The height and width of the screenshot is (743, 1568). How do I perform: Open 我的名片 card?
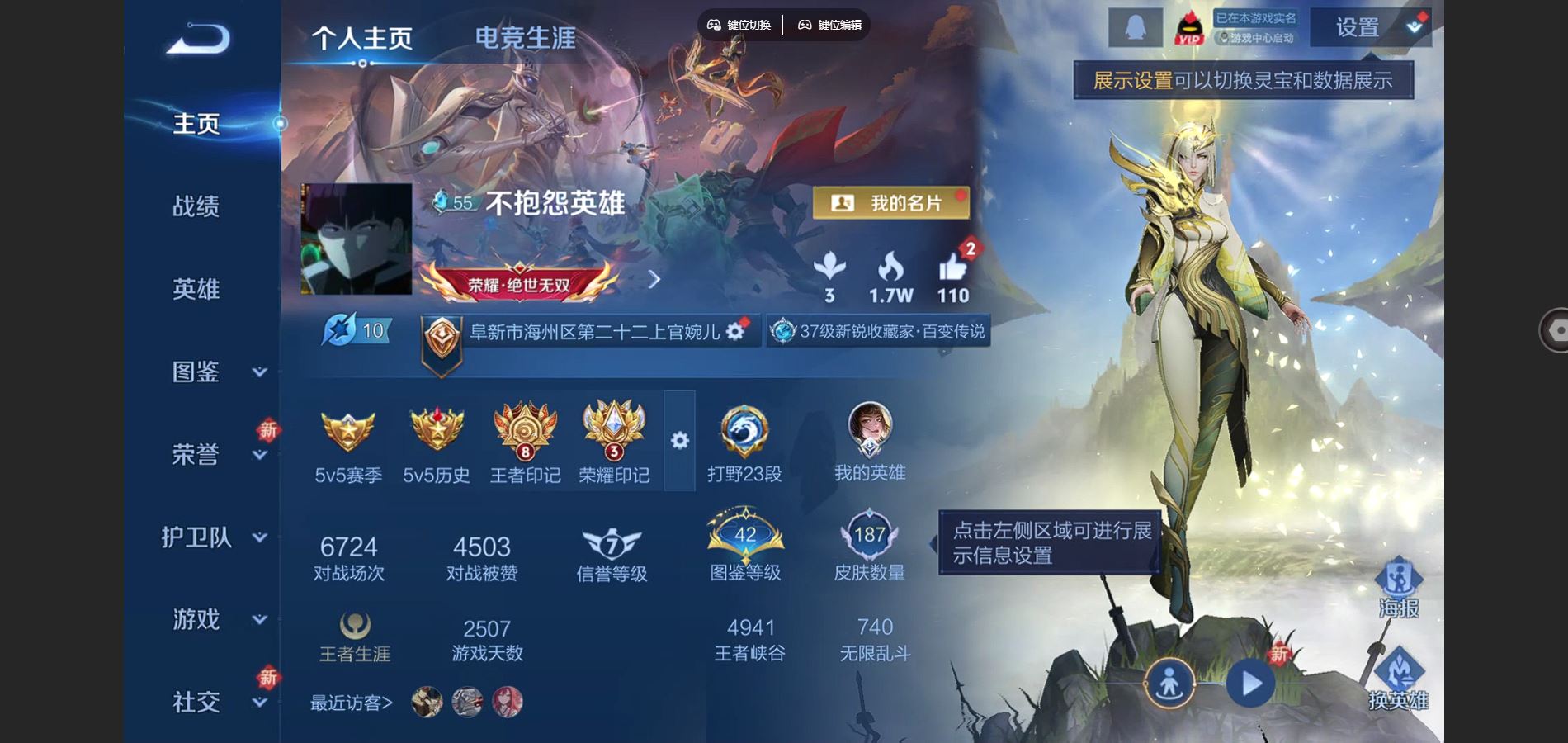[890, 202]
